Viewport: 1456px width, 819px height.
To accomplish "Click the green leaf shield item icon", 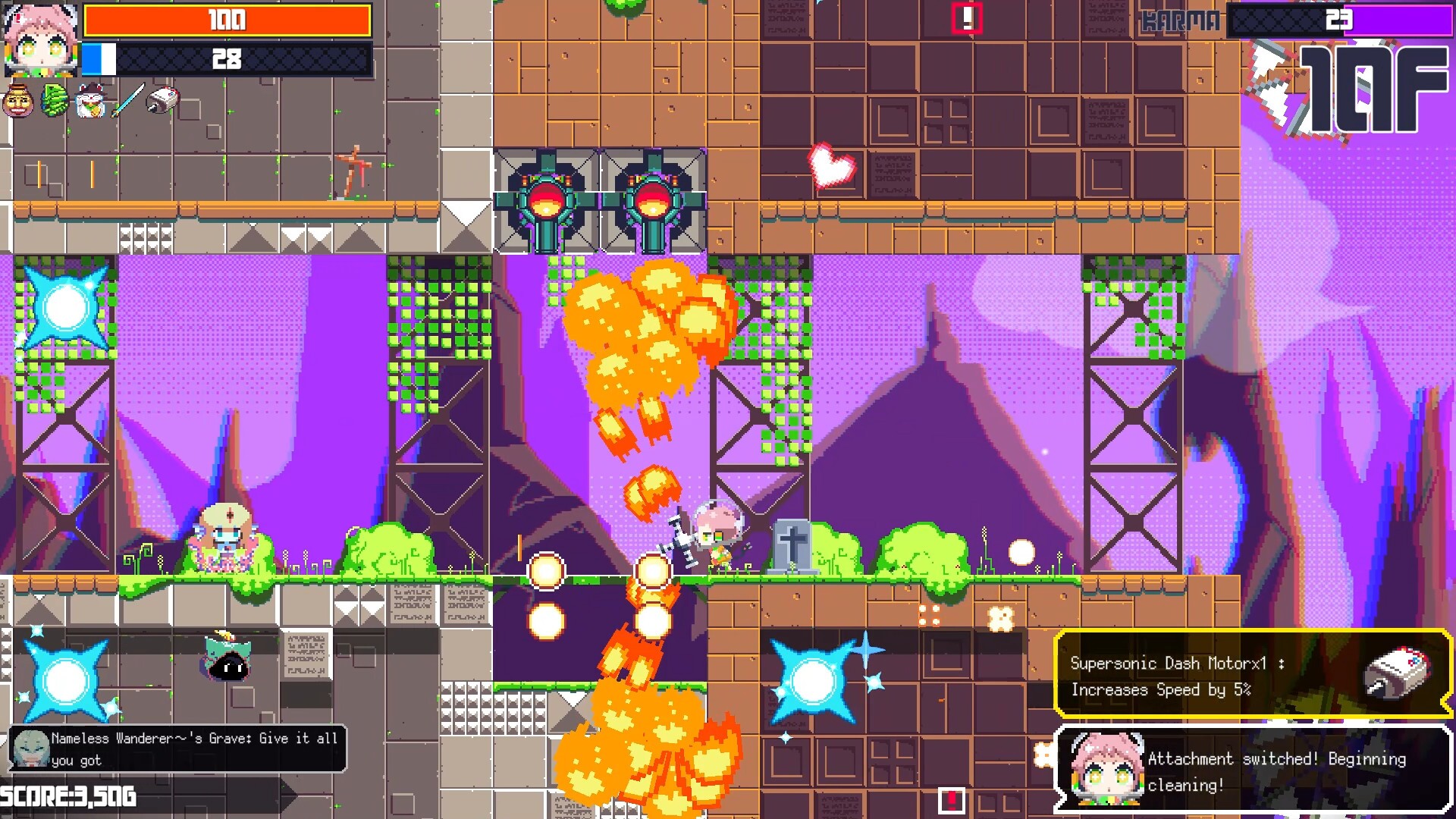I will (x=55, y=99).
